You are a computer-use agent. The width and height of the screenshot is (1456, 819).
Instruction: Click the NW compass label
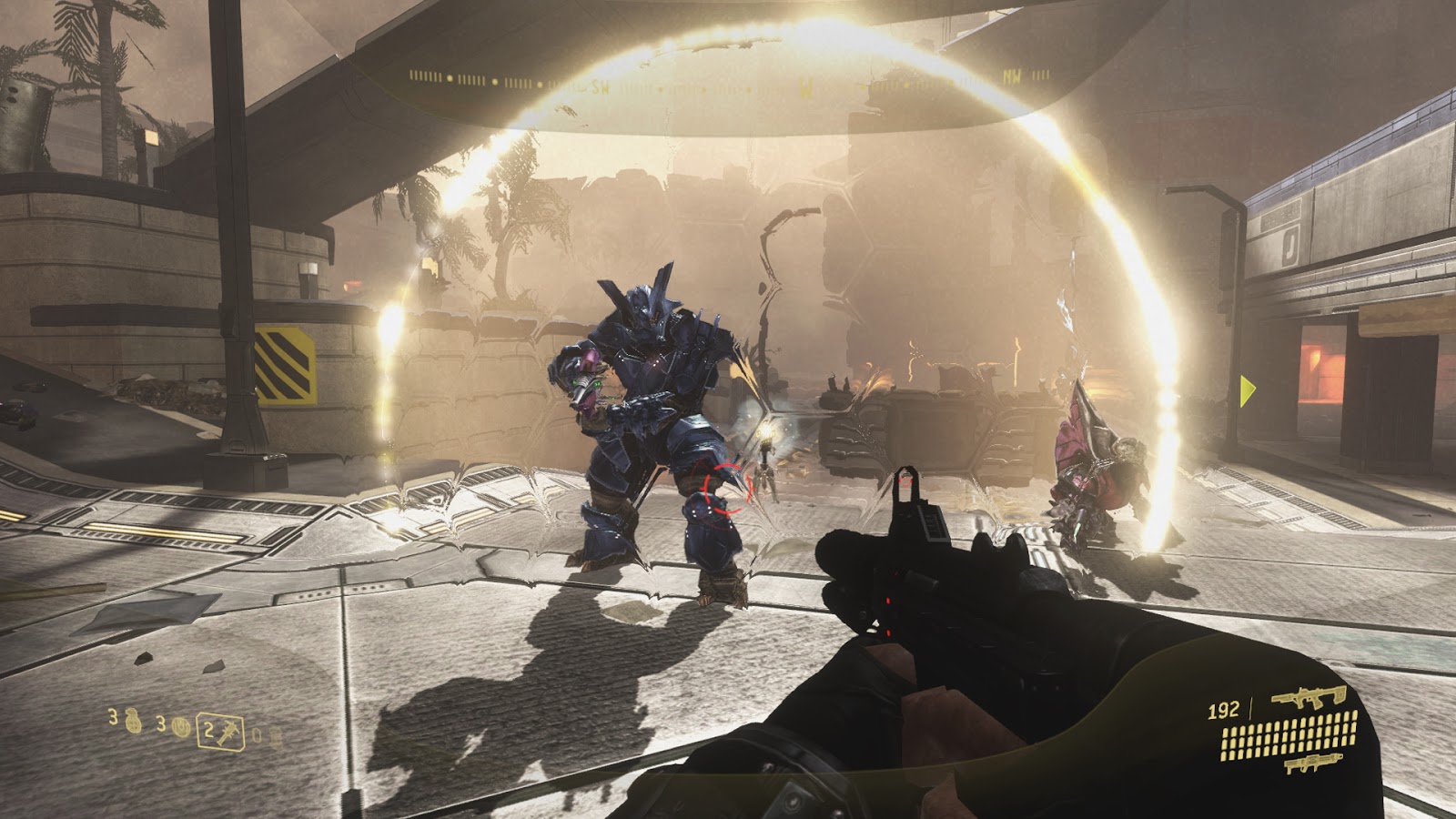1010,76
